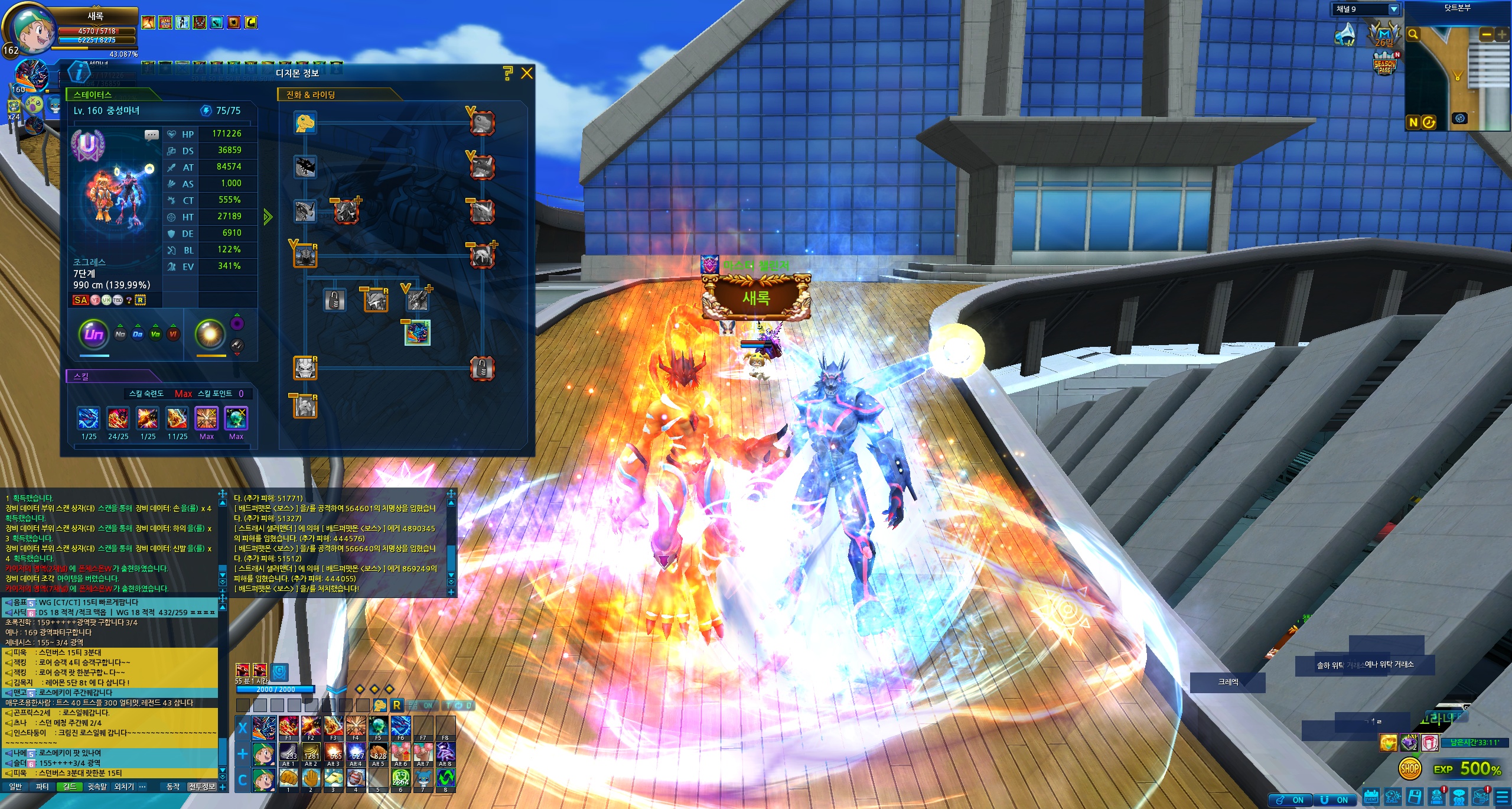Open the gold SHOP coin button
The width and height of the screenshot is (1512, 809).
coord(1410,769)
